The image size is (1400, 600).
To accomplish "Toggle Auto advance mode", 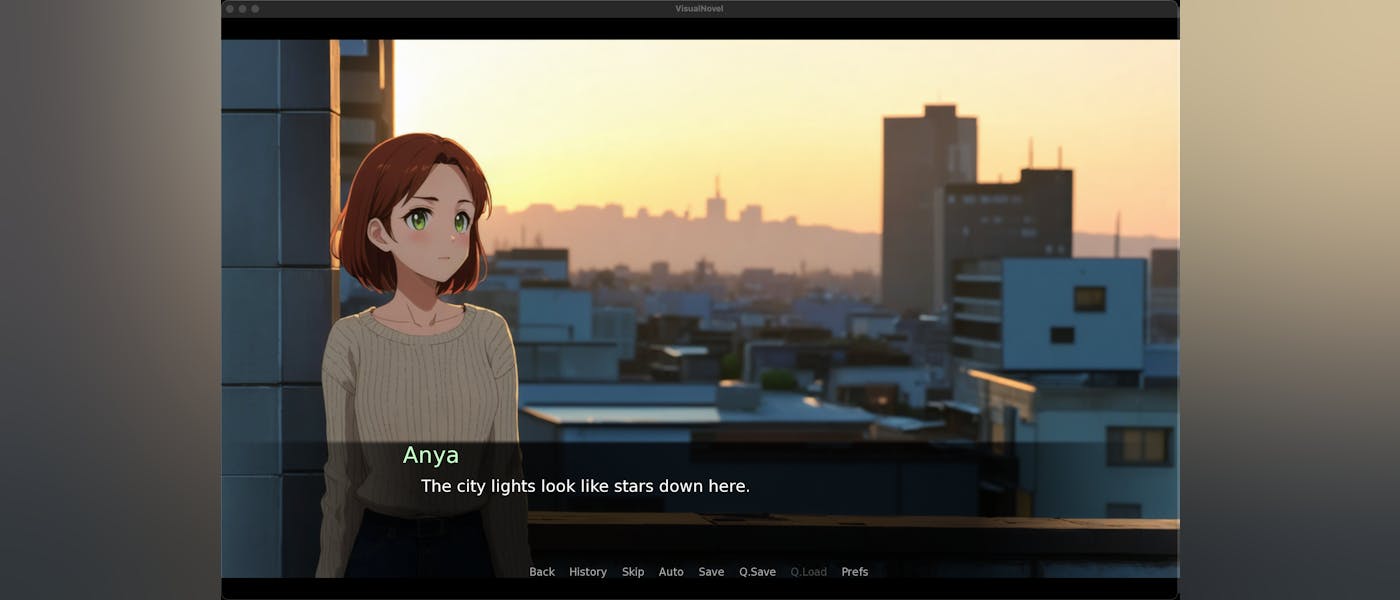I will (x=671, y=572).
